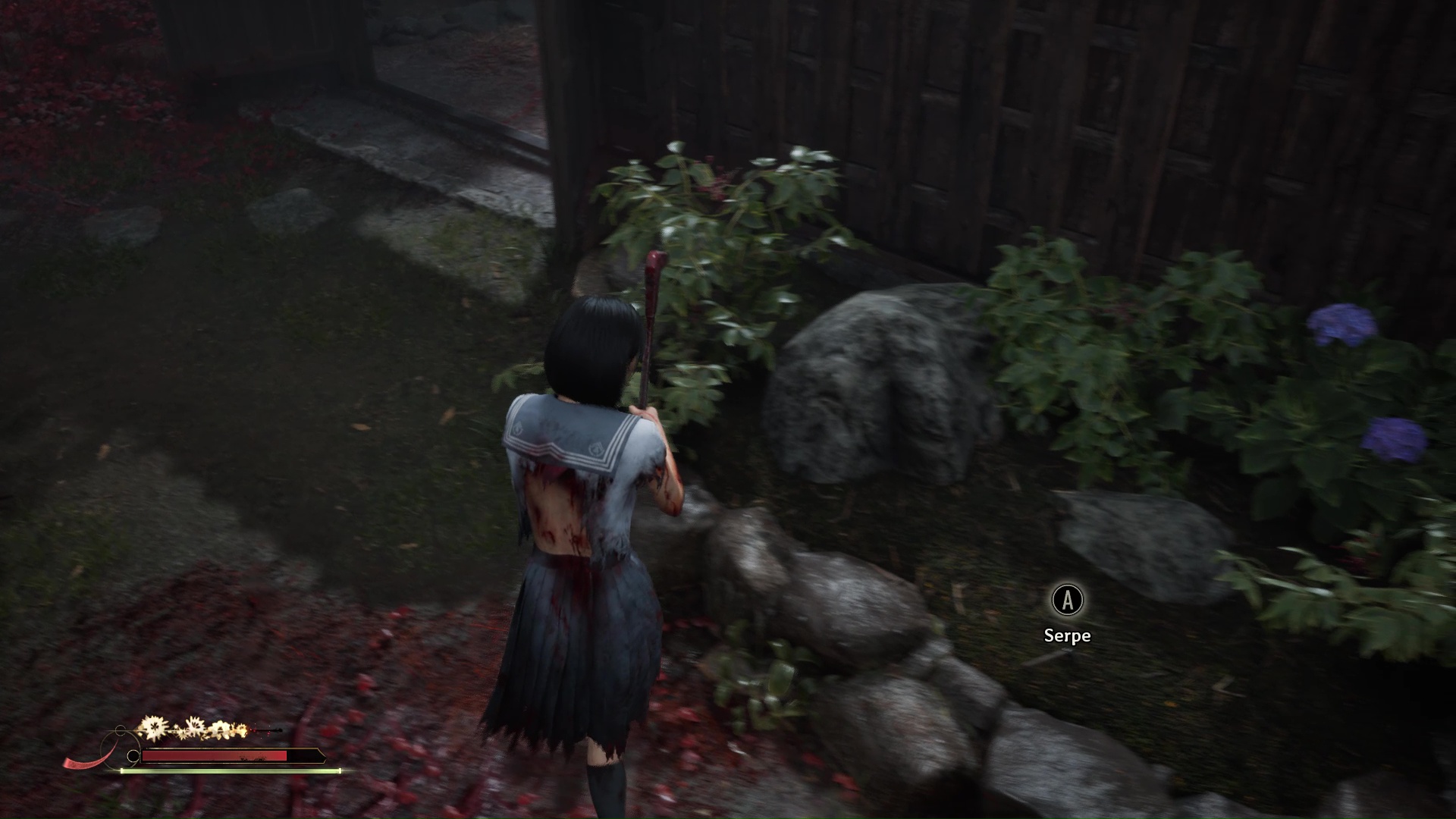1456x819 pixels.
Task: Click the green stamina bar
Action: point(227,770)
